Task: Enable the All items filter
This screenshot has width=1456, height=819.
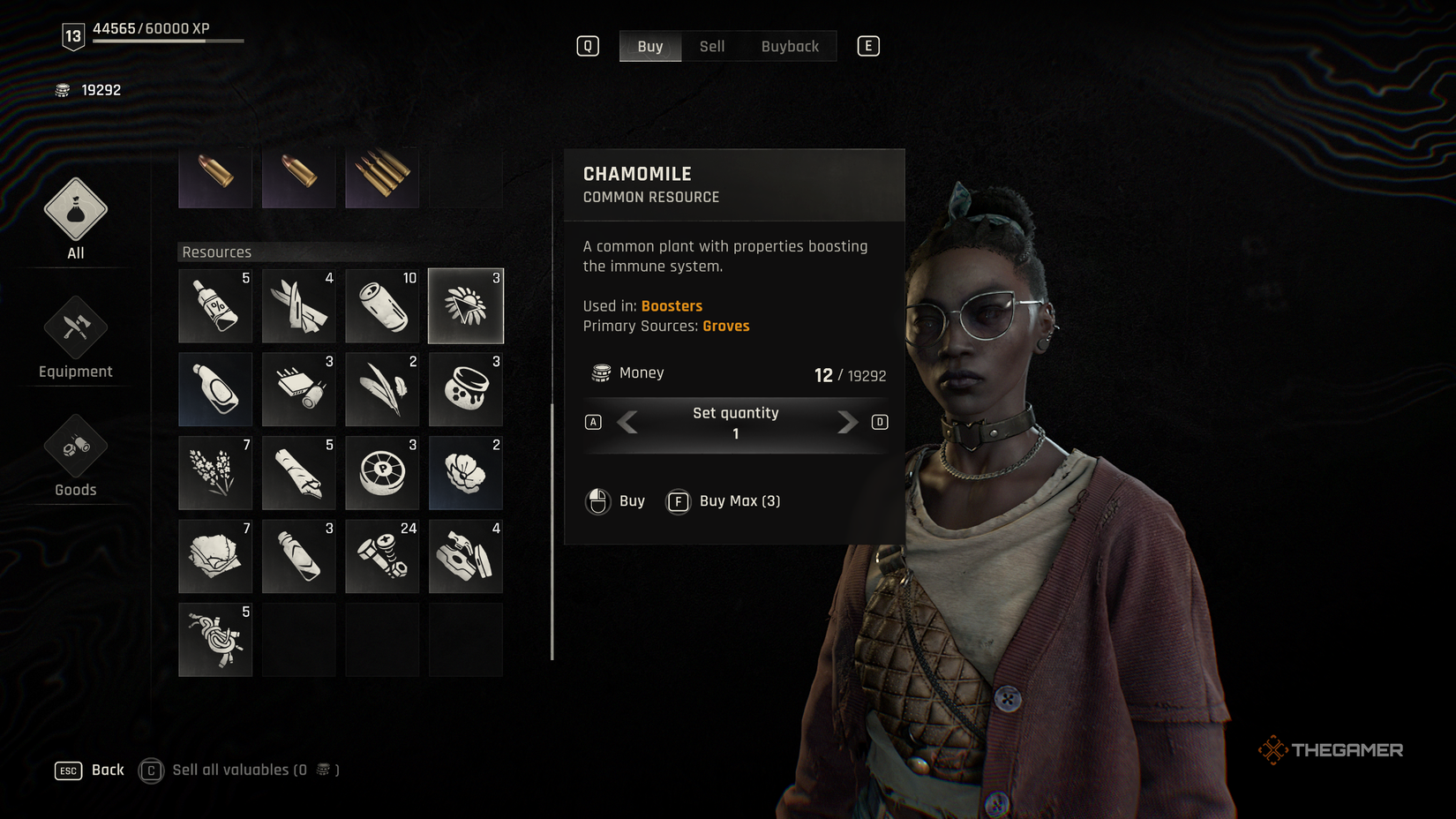Action: [x=75, y=219]
